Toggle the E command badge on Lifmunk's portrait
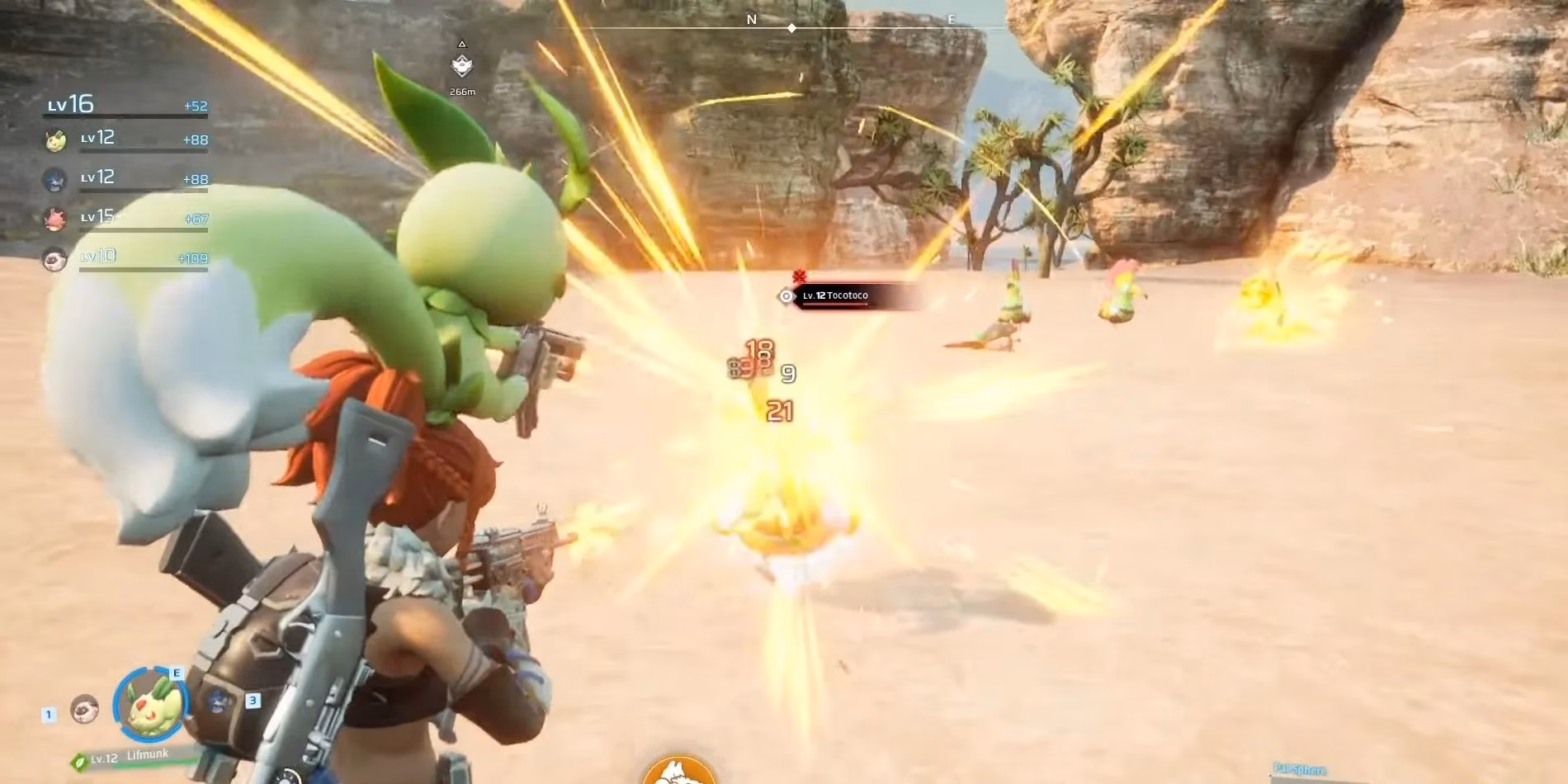The width and height of the screenshot is (1568, 784). (177, 673)
